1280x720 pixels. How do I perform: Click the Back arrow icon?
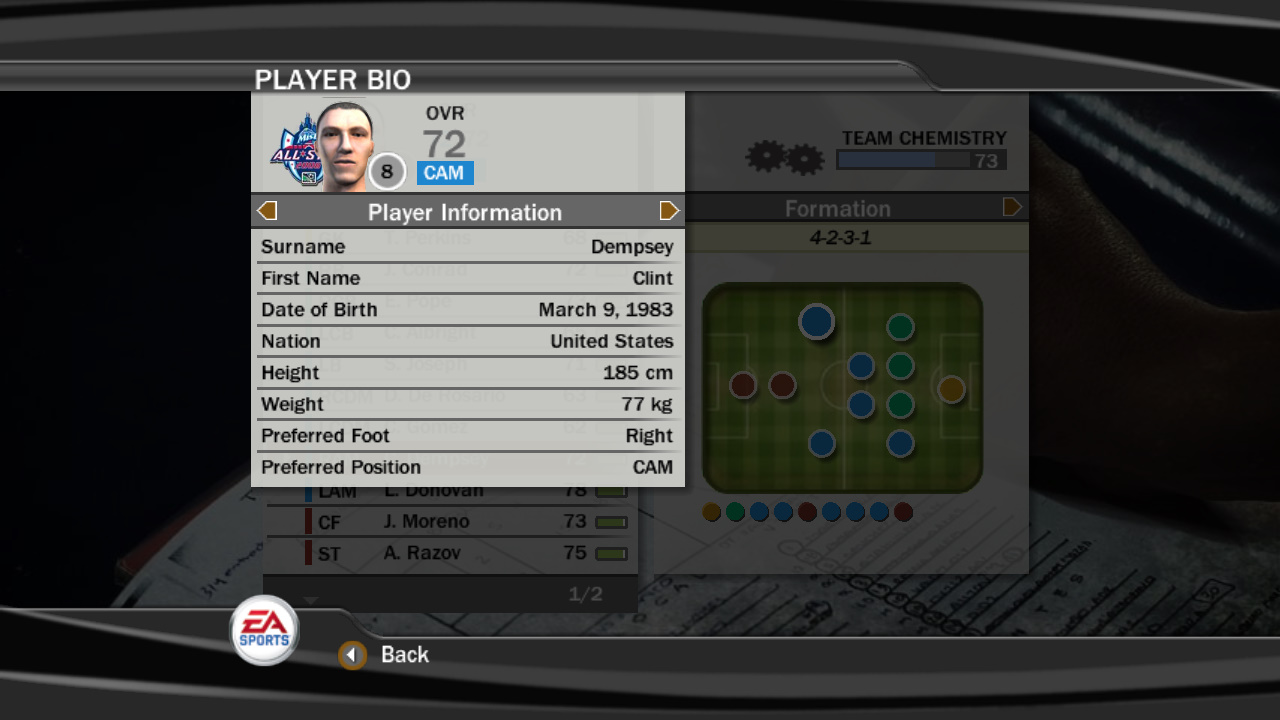[352, 655]
